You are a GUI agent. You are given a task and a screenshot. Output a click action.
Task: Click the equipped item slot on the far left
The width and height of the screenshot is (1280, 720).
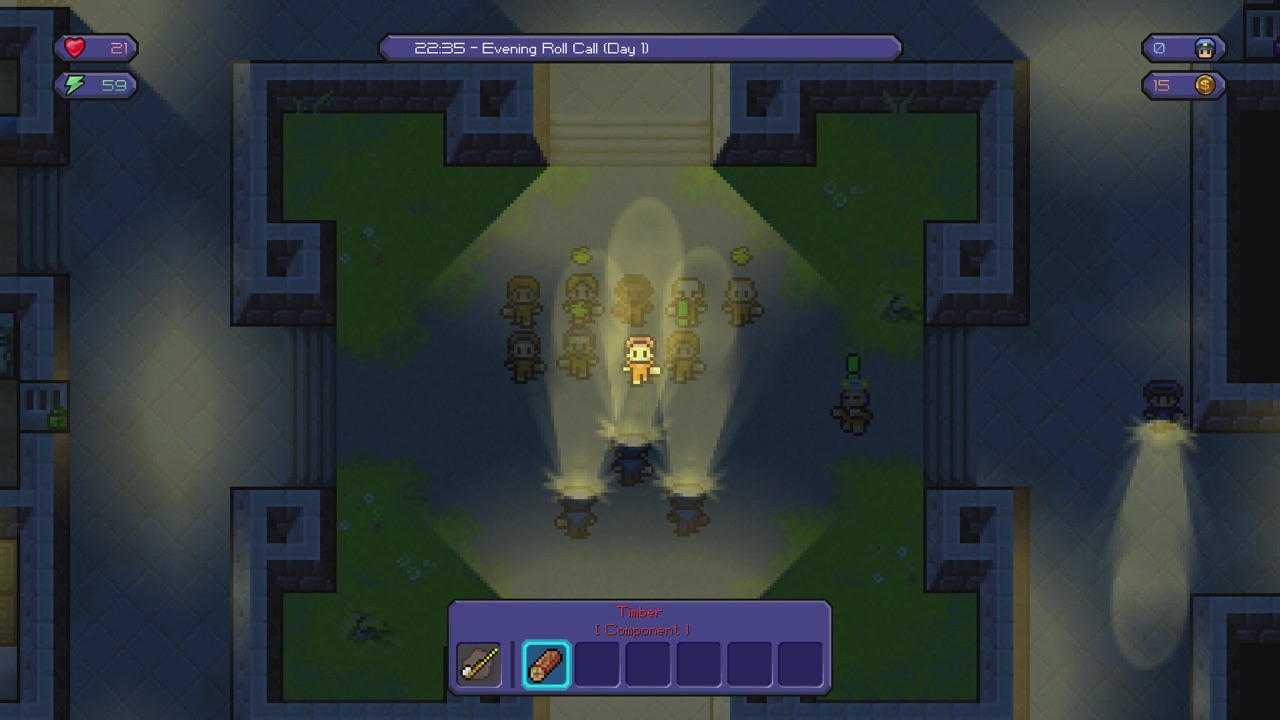pyautogui.click(x=479, y=664)
